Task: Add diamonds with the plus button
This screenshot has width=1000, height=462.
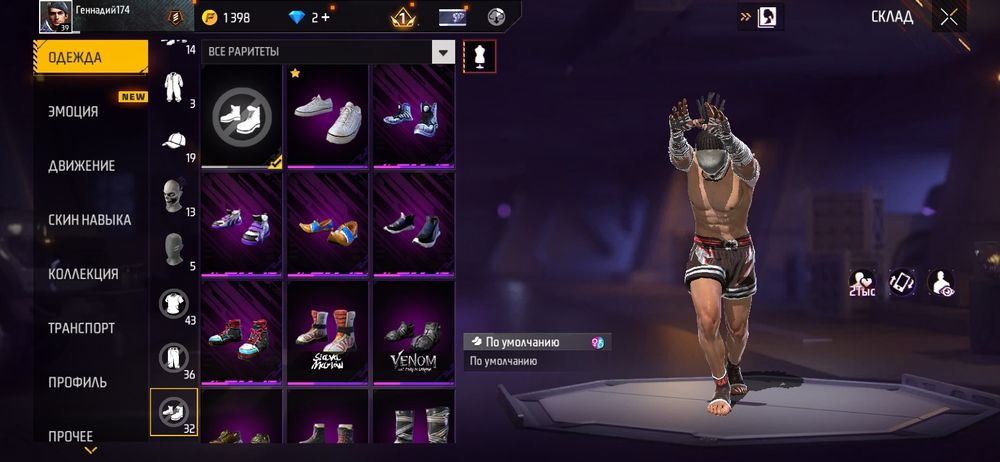Action: click(x=325, y=18)
